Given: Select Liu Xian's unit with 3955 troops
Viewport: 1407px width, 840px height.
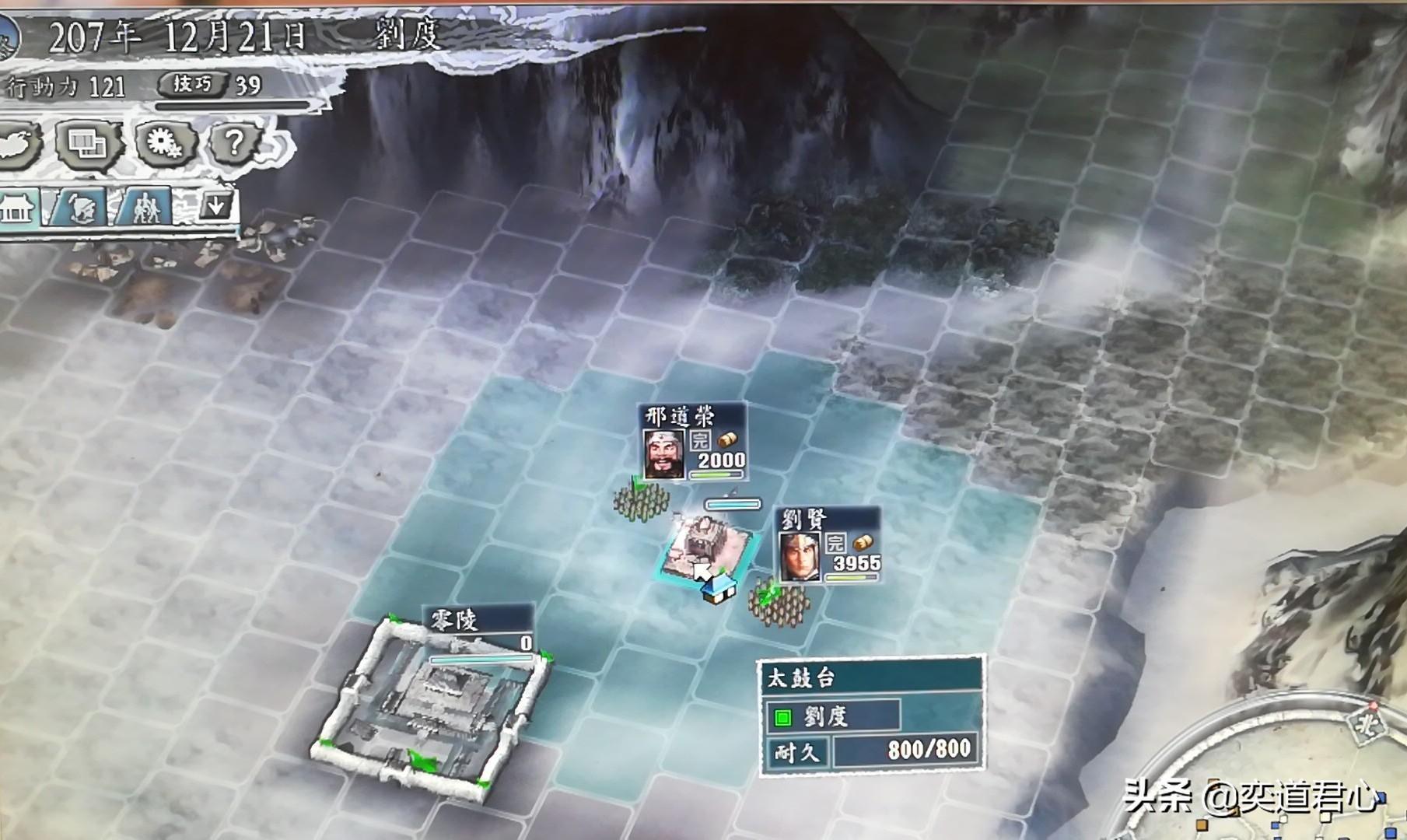Looking at the screenshot, I should pos(829,546).
